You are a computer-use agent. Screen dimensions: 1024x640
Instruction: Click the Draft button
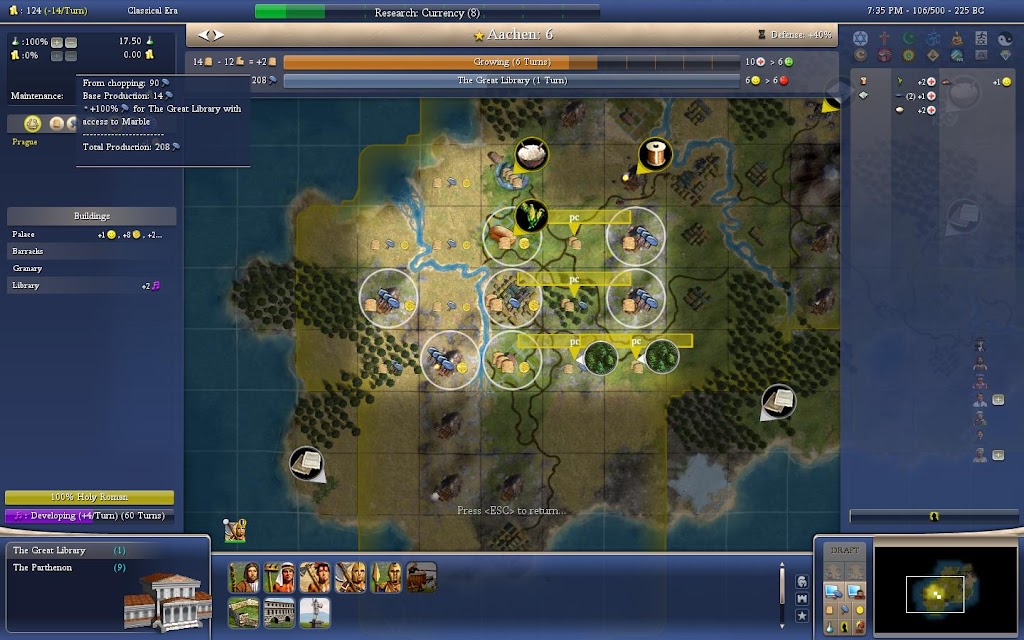[845, 550]
